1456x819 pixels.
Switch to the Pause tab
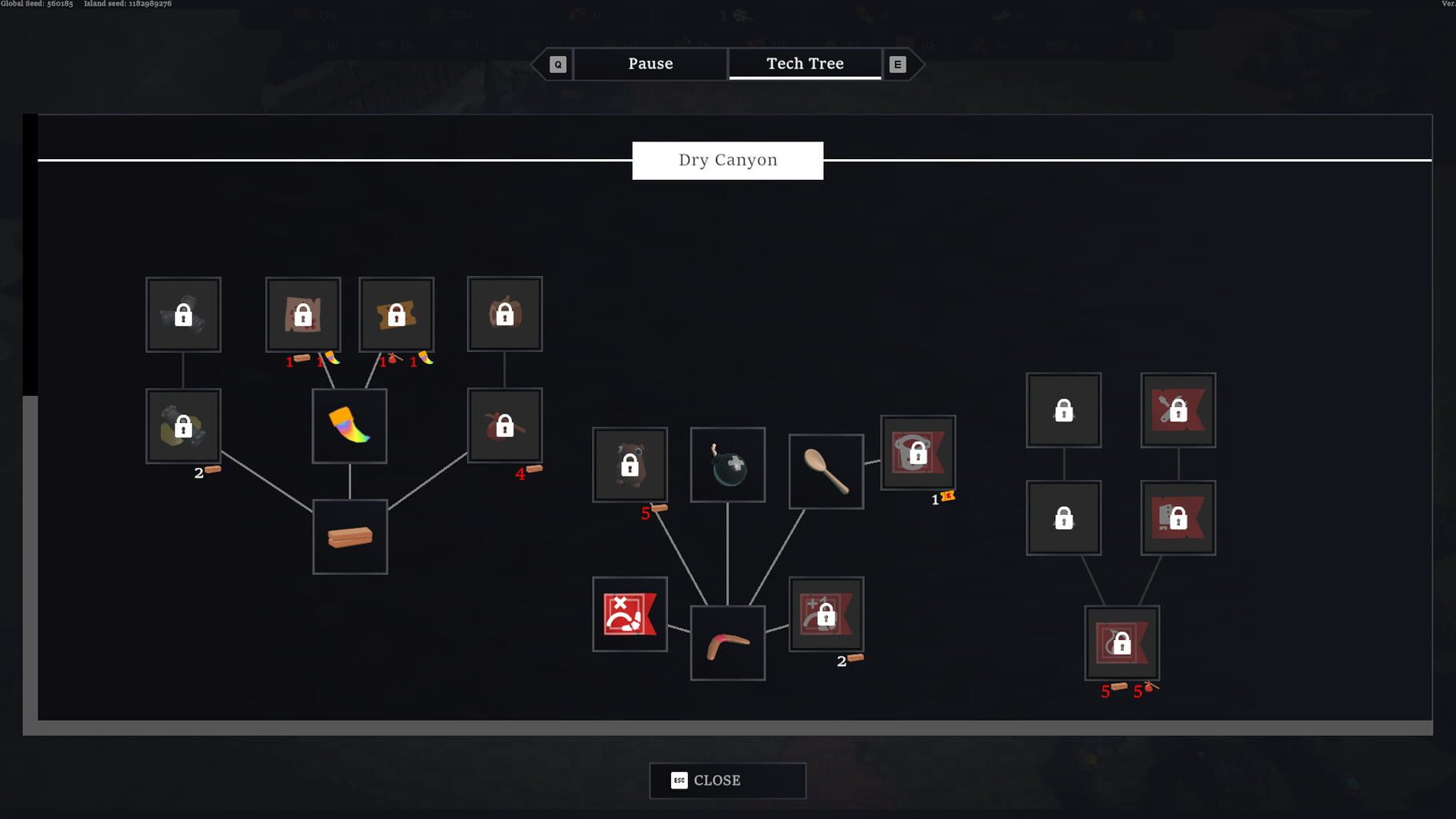pos(650,63)
